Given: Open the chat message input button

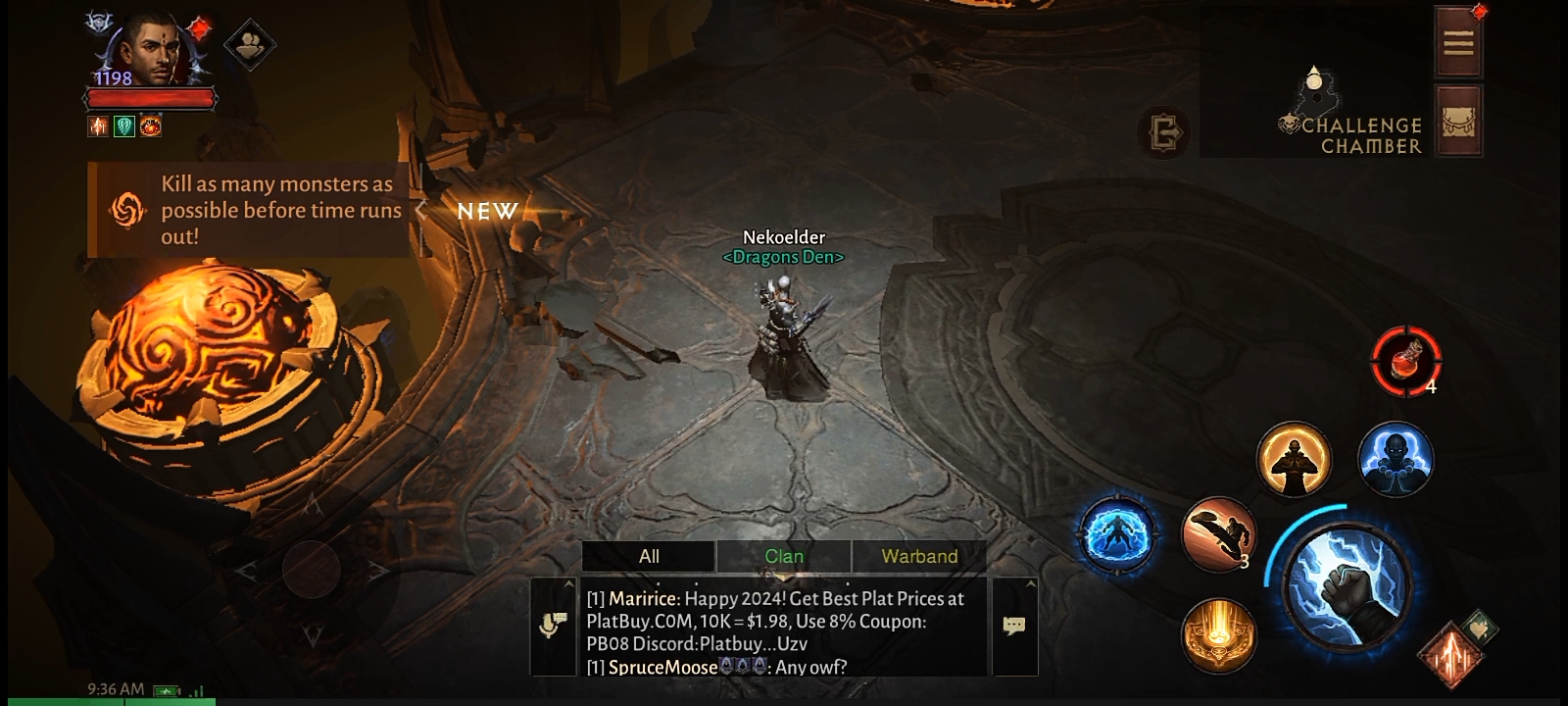Looking at the screenshot, I should point(1014,627).
